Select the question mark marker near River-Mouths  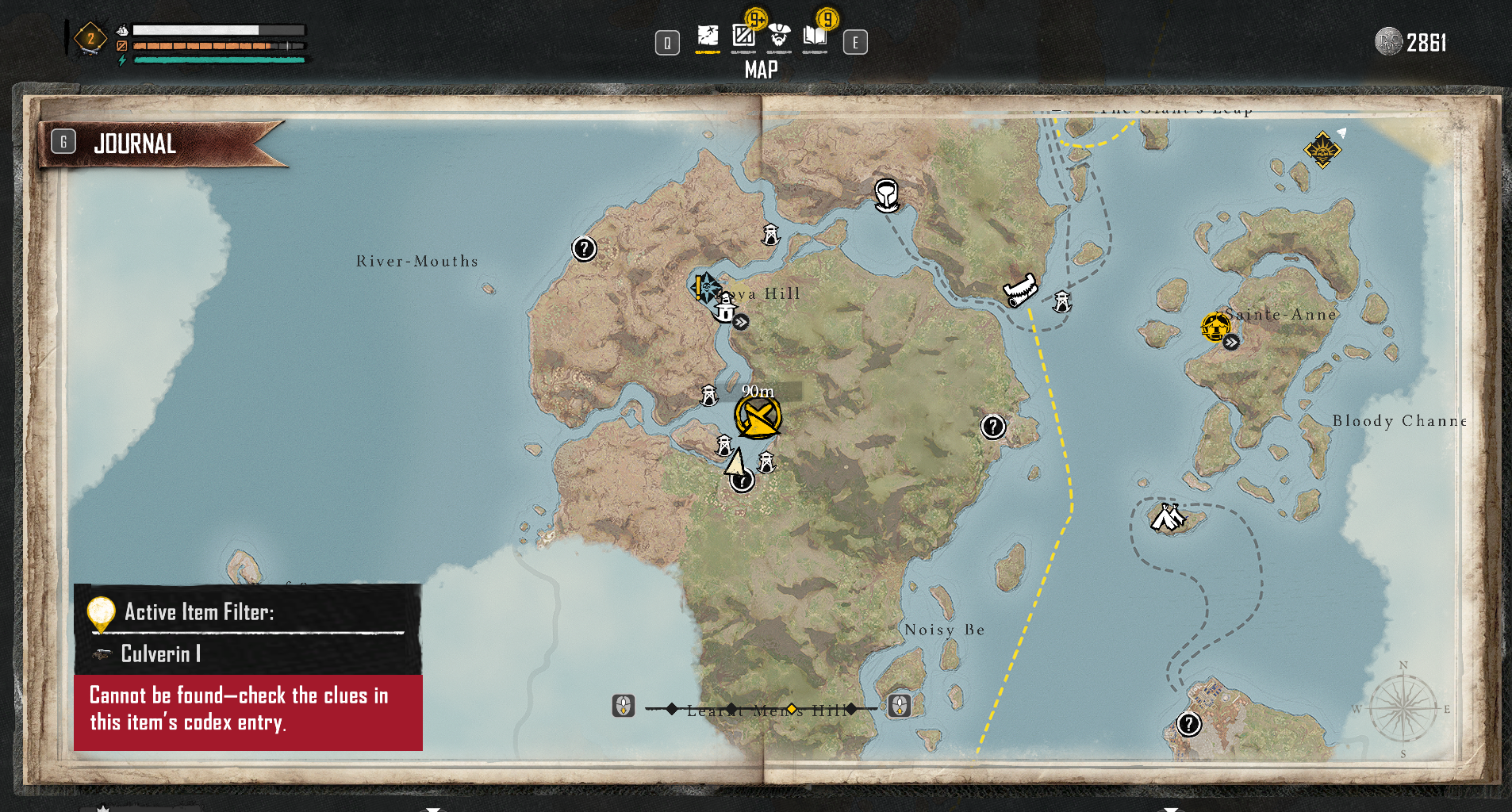(x=584, y=249)
